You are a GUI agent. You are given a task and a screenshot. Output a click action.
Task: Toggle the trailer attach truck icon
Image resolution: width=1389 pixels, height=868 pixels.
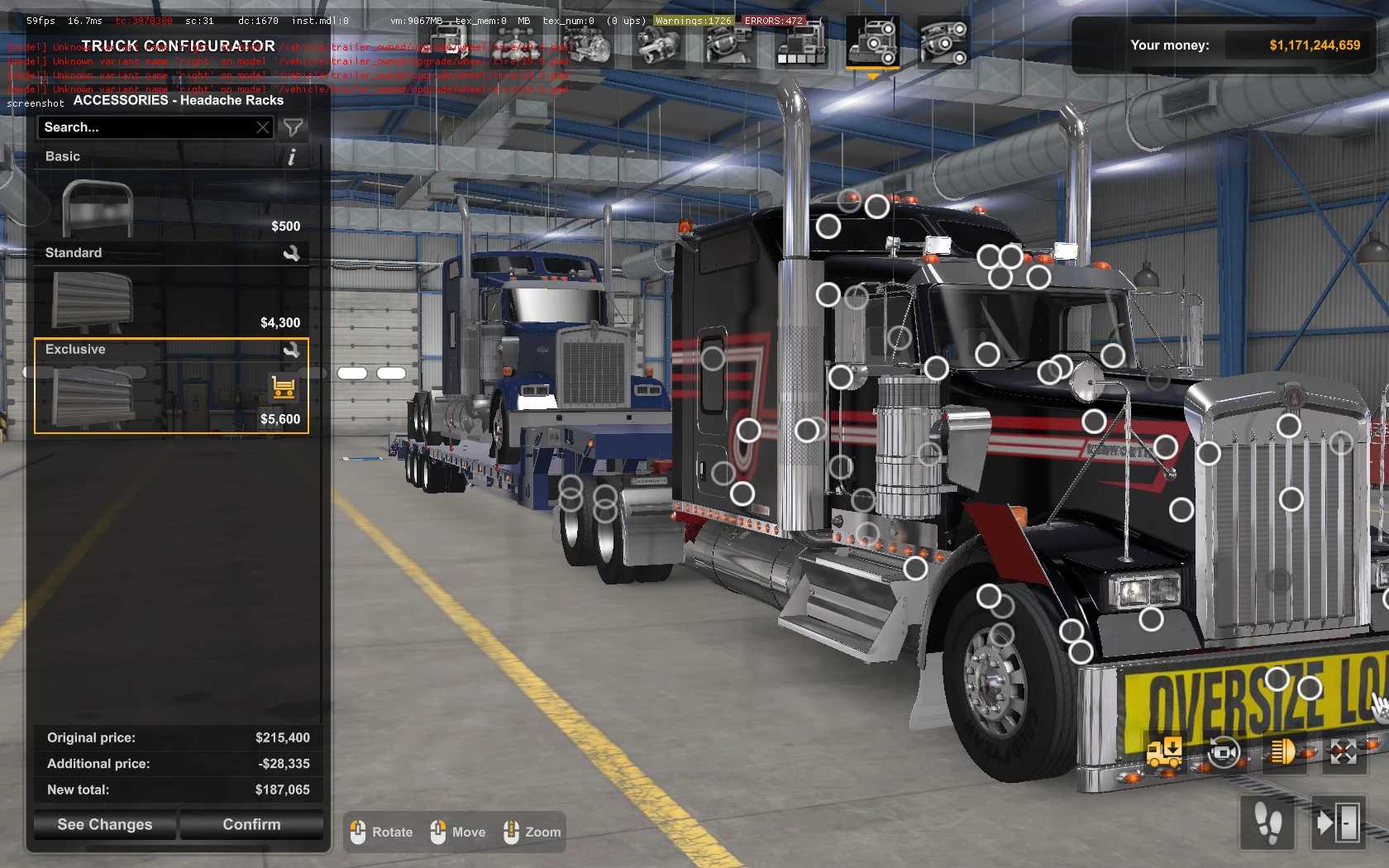pyautogui.click(x=1164, y=751)
